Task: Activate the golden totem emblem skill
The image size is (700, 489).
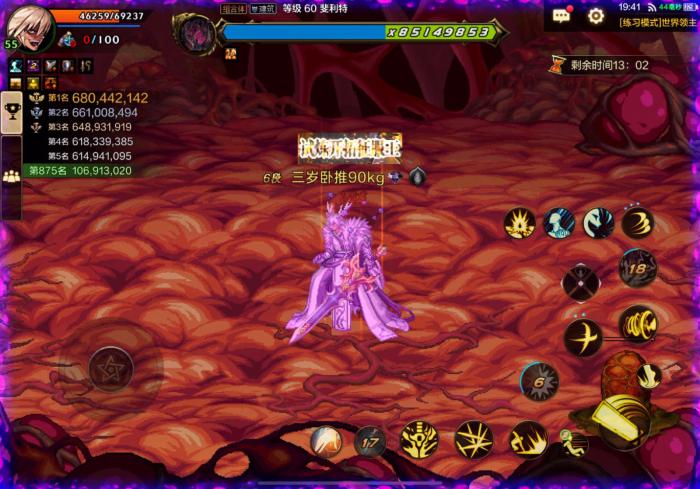Action: pyautogui.click(x=420, y=440)
